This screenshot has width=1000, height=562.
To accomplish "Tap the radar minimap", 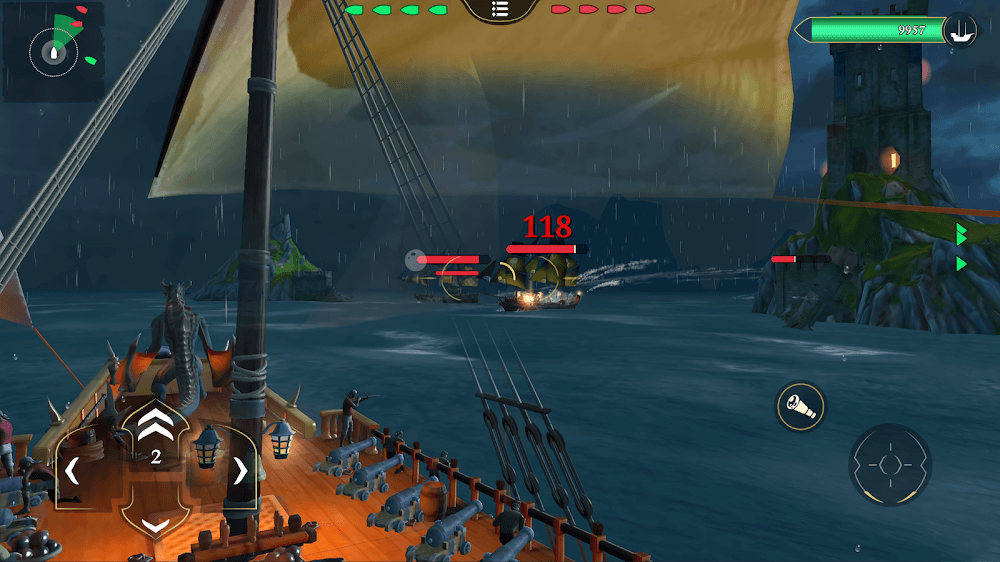I will click(x=53, y=51).
